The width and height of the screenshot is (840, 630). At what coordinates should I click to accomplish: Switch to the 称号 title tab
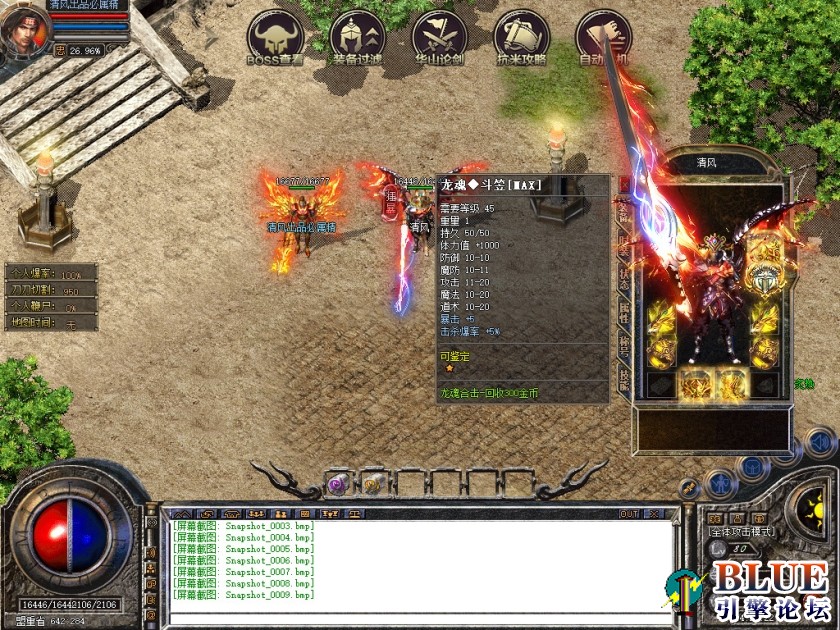pyautogui.click(x=624, y=345)
